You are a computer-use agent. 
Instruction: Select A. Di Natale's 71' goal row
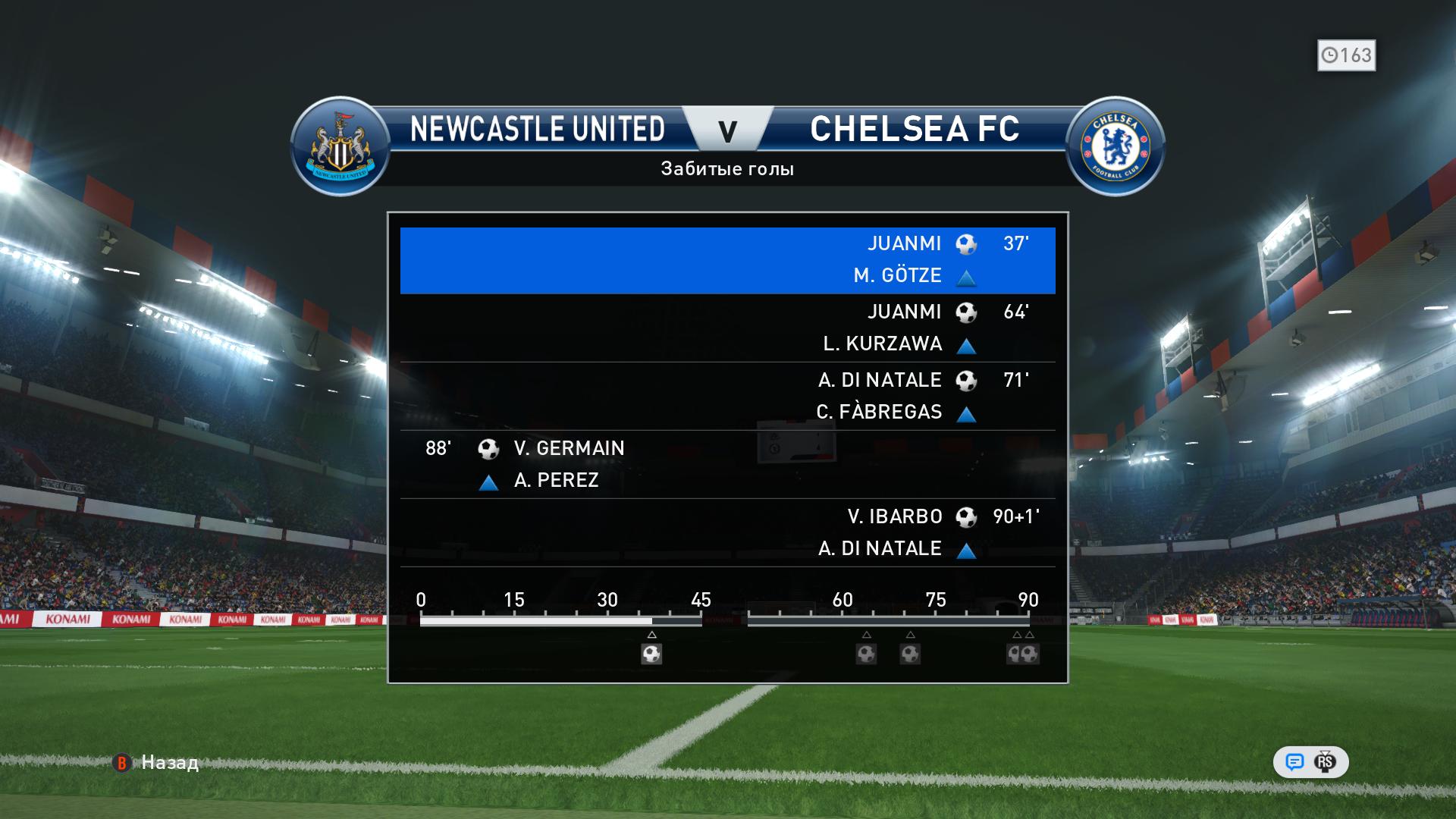click(727, 396)
